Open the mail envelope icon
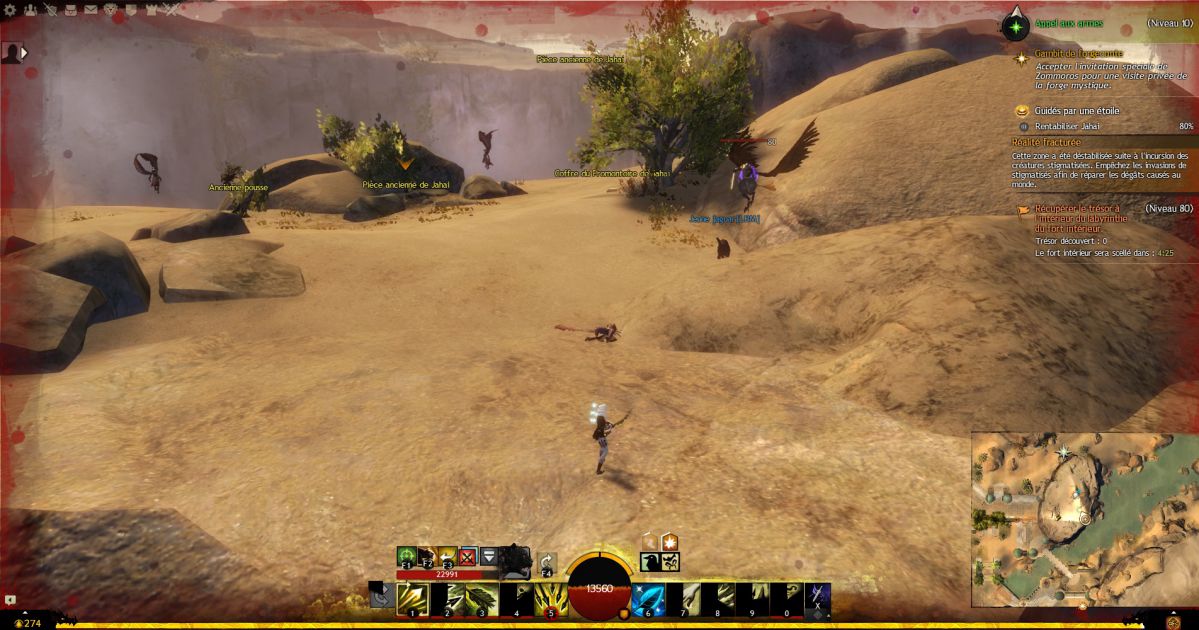Image resolution: width=1199 pixels, height=630 pixels. click(x=90, y=11)
